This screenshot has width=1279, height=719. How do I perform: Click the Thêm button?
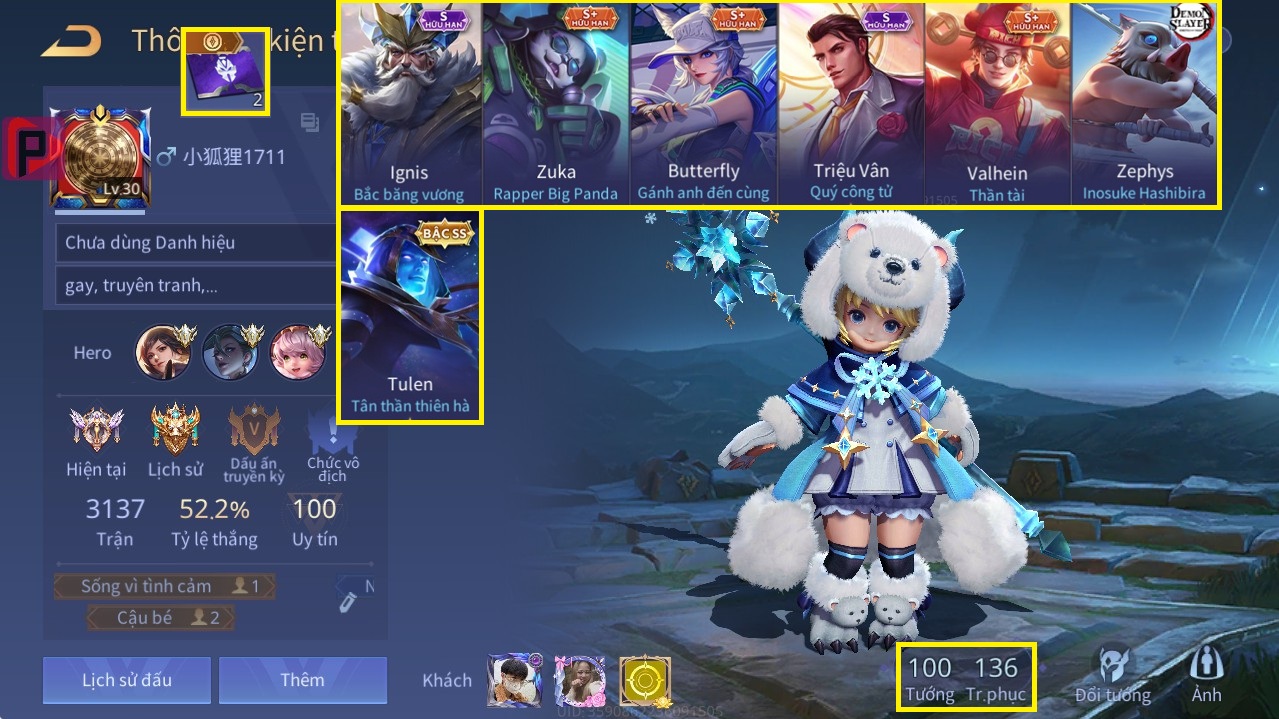pyautogui.click(x=302, y=680)
